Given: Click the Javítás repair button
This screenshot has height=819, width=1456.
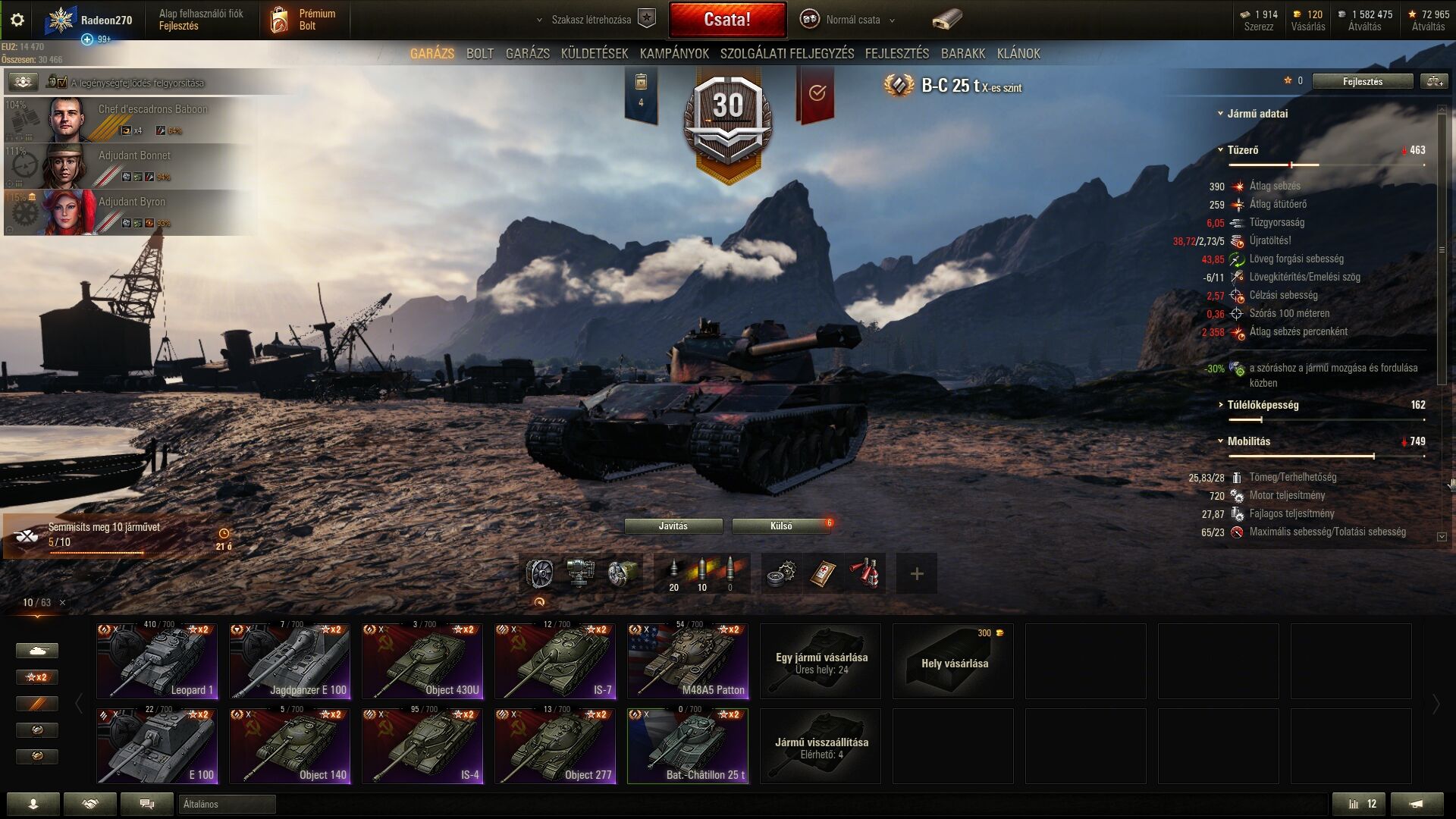Looking at the screenshot, I should (673, 526).
